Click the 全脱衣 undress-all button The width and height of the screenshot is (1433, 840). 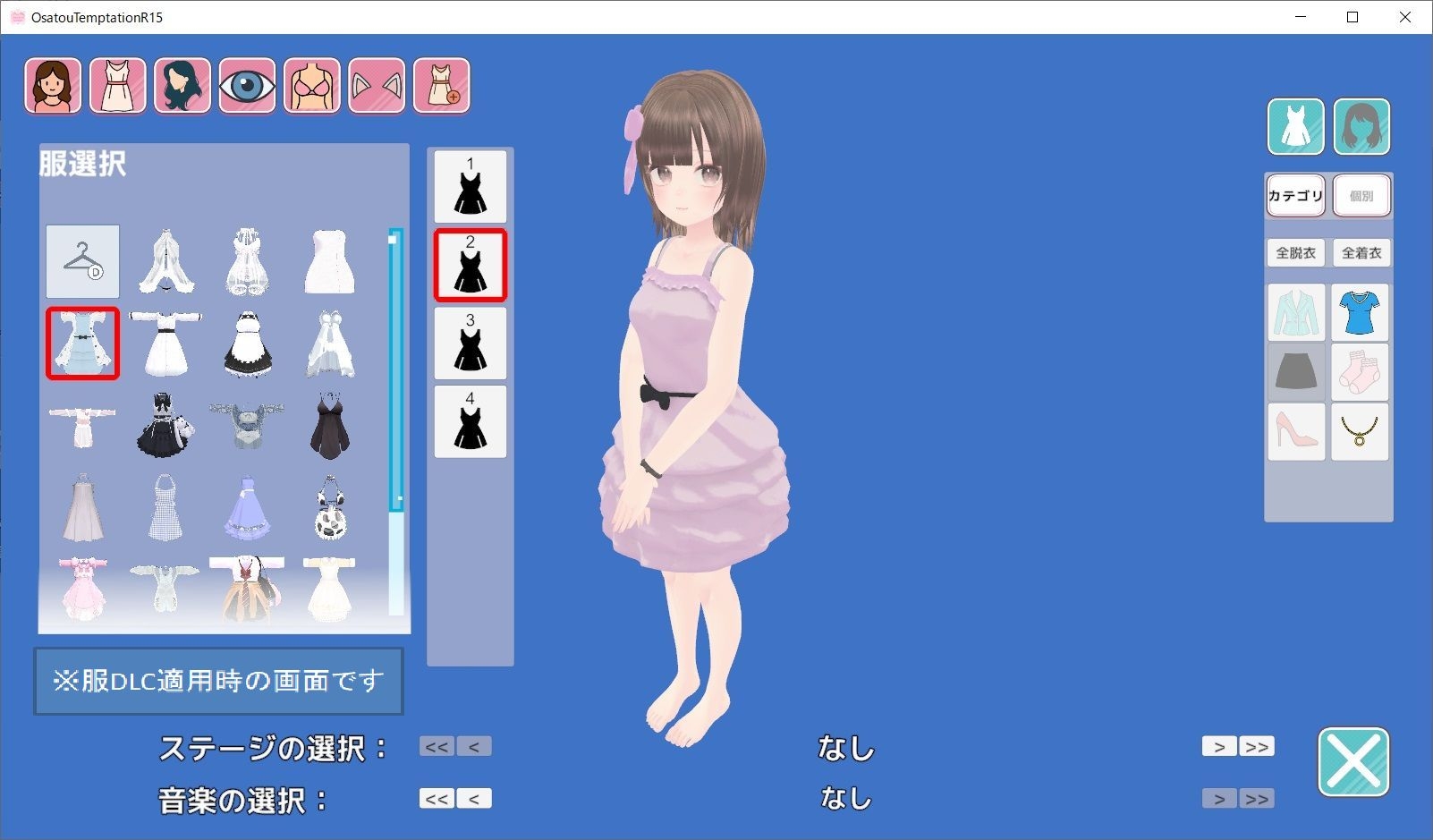pyautogui.click(x=1295, y=252)
